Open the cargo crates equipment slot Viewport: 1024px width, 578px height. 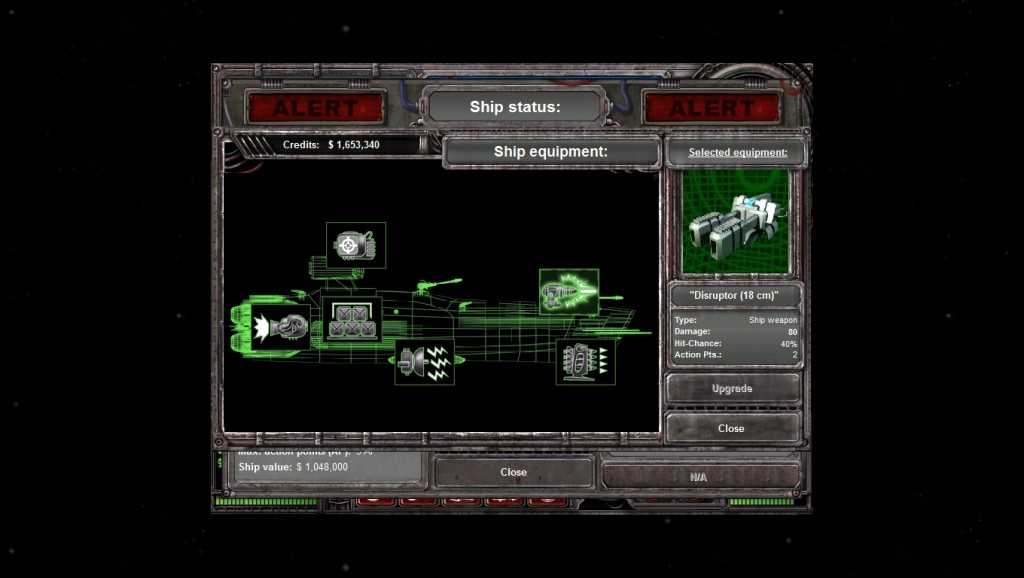pos(352,320)
